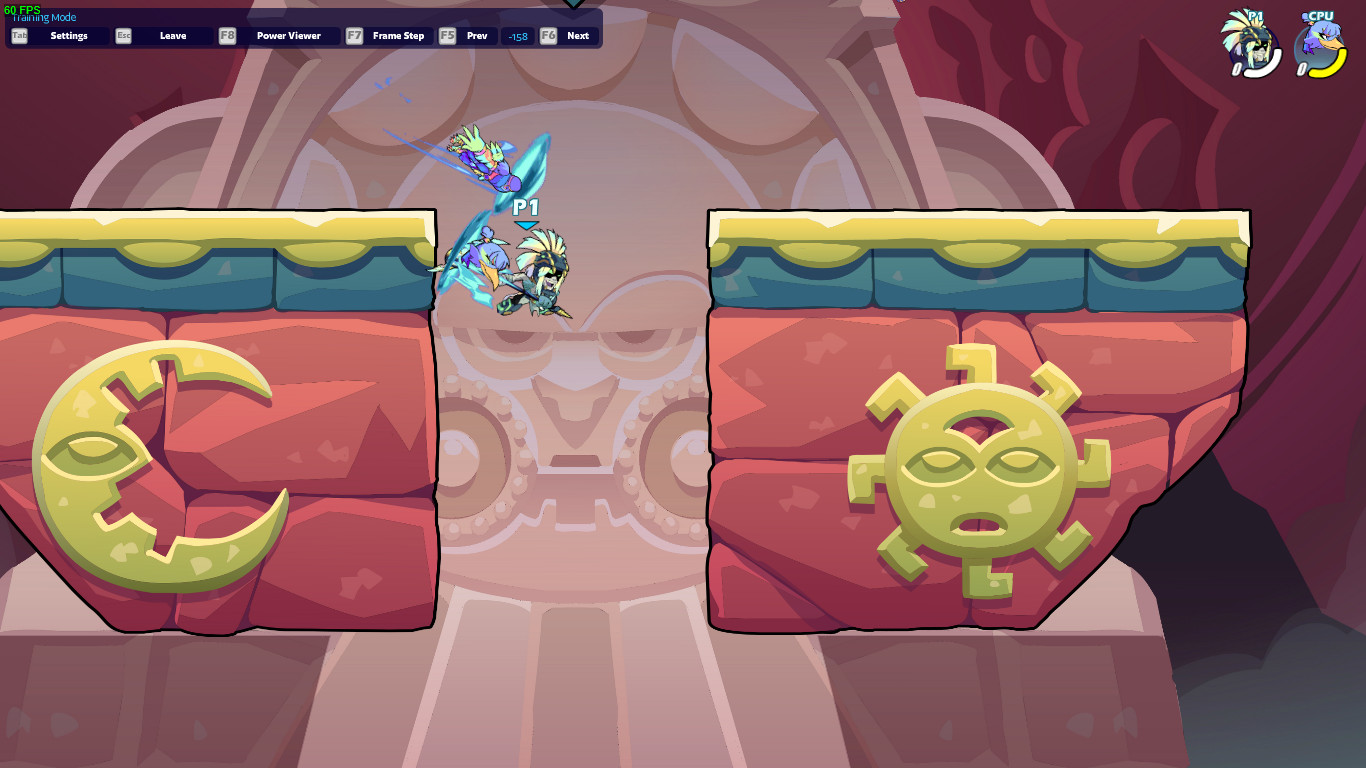Click the Settings entry in the training bar

point(67,35)
